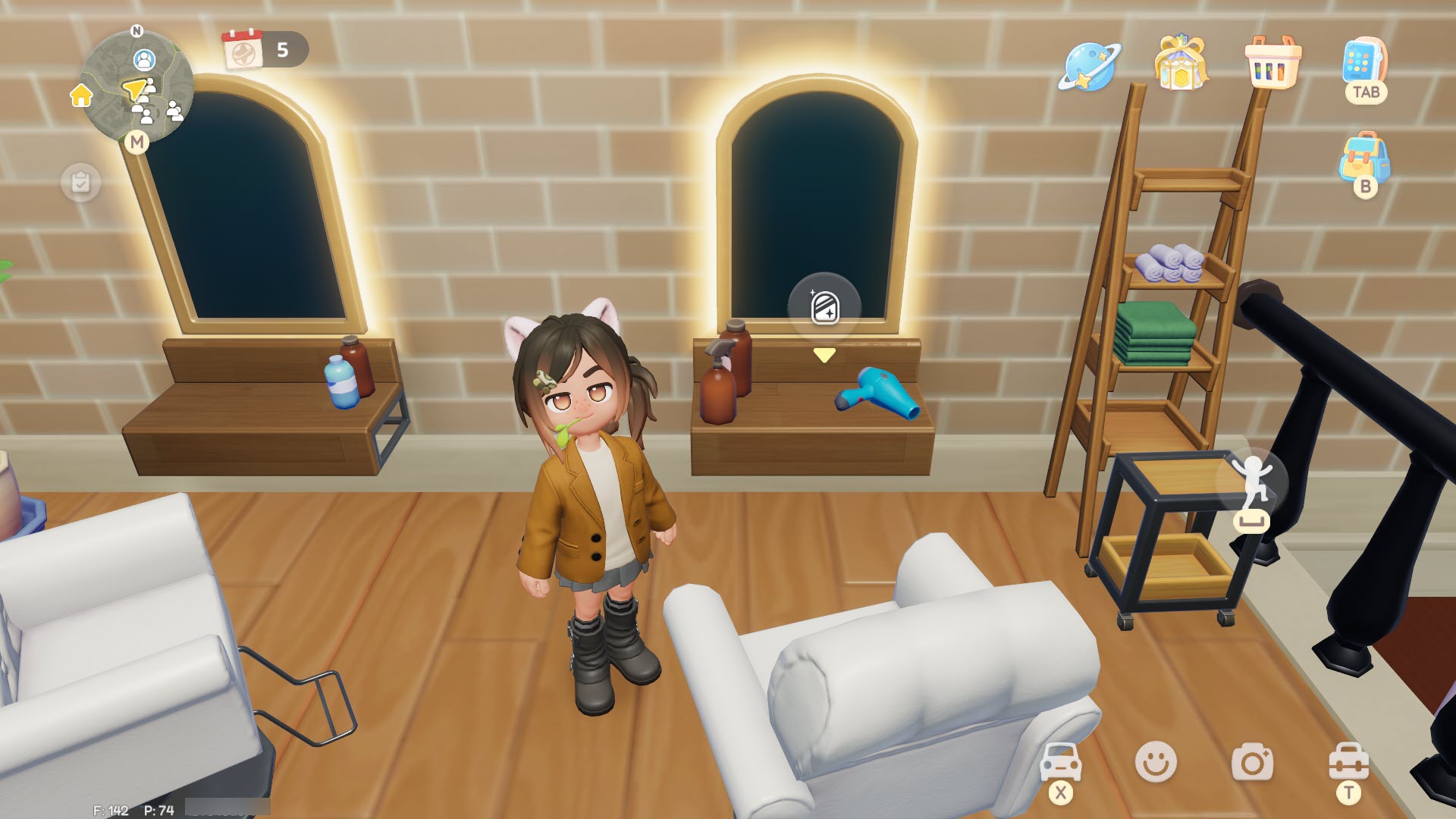The image size is (1456, 819).
Task: Open the clipboard task list
Action: click(80, 183)
